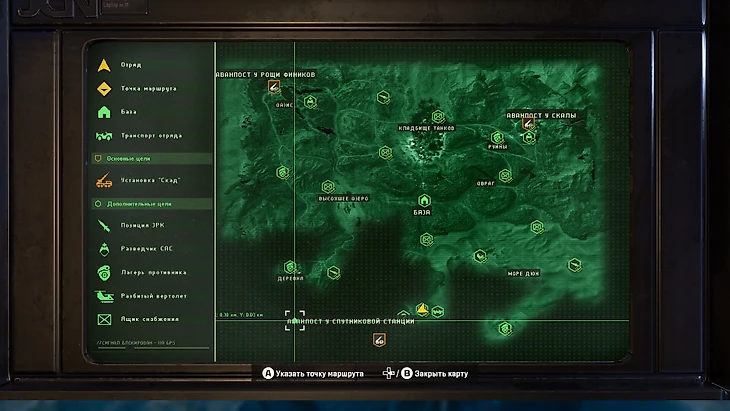Select the Аванпост у рощи фиников map marker

273,88
